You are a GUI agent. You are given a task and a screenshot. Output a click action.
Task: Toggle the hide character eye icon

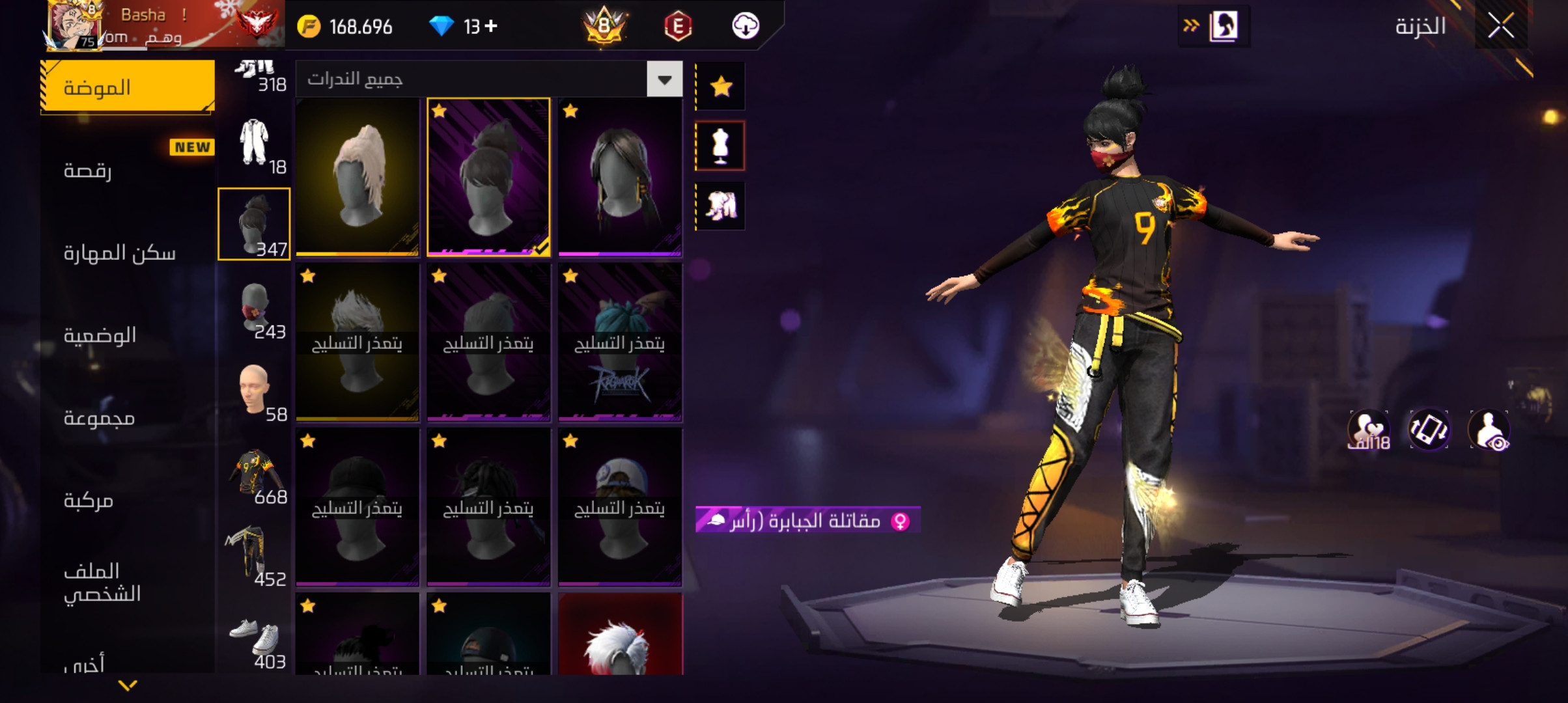[x=1489, y=430]
